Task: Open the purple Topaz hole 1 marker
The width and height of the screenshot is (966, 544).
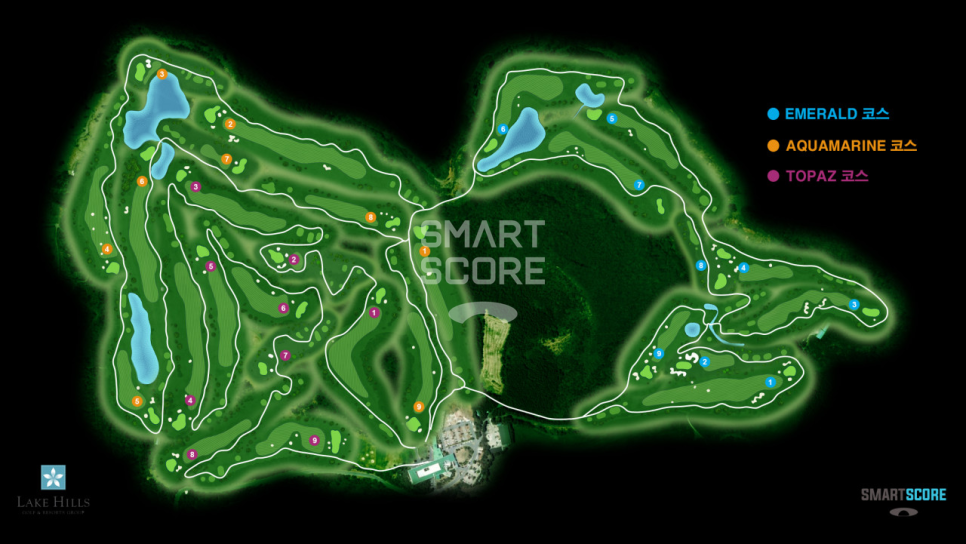Action: coord(374,313)
